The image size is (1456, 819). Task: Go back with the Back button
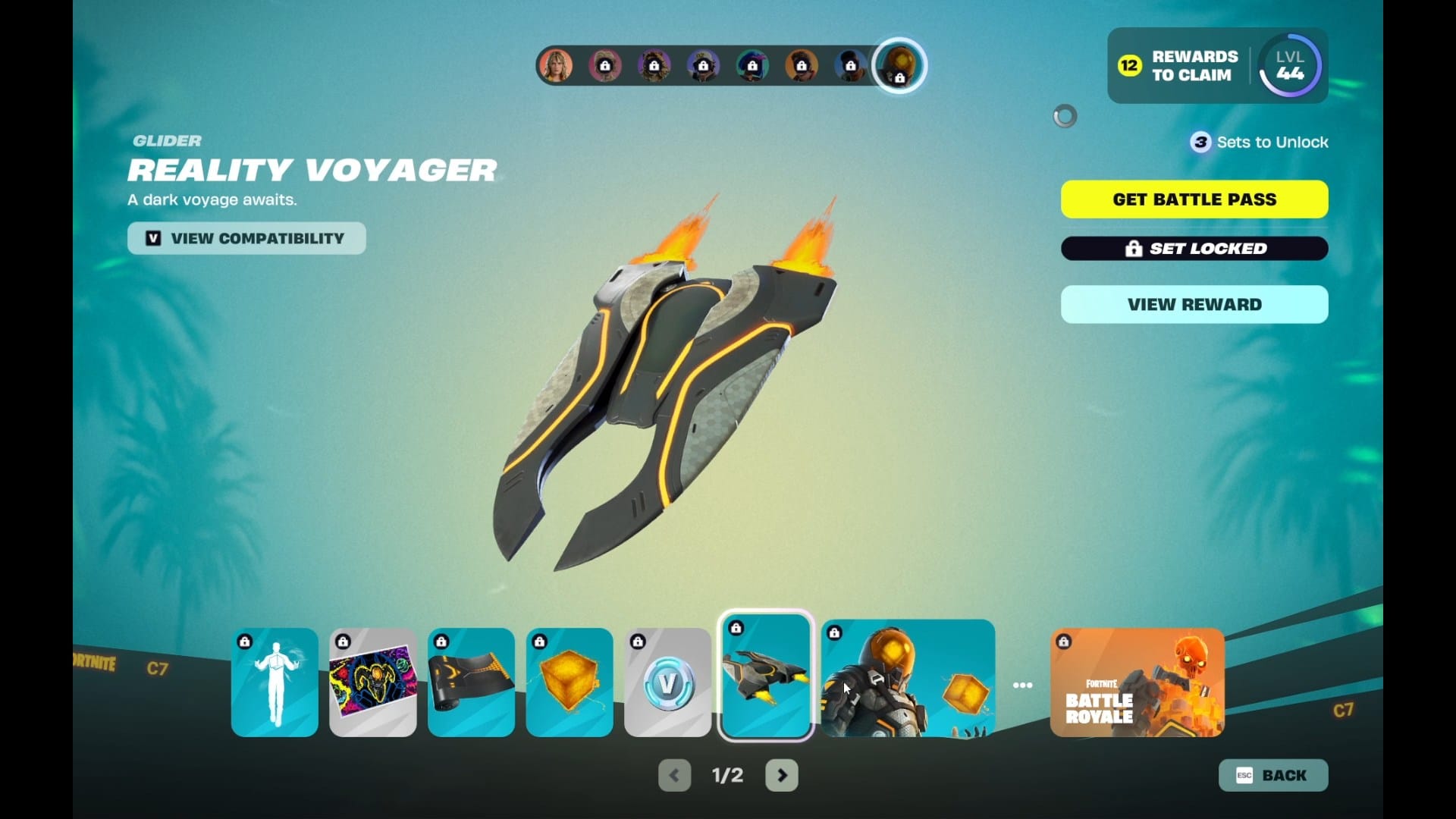[x=1273, y=775]
